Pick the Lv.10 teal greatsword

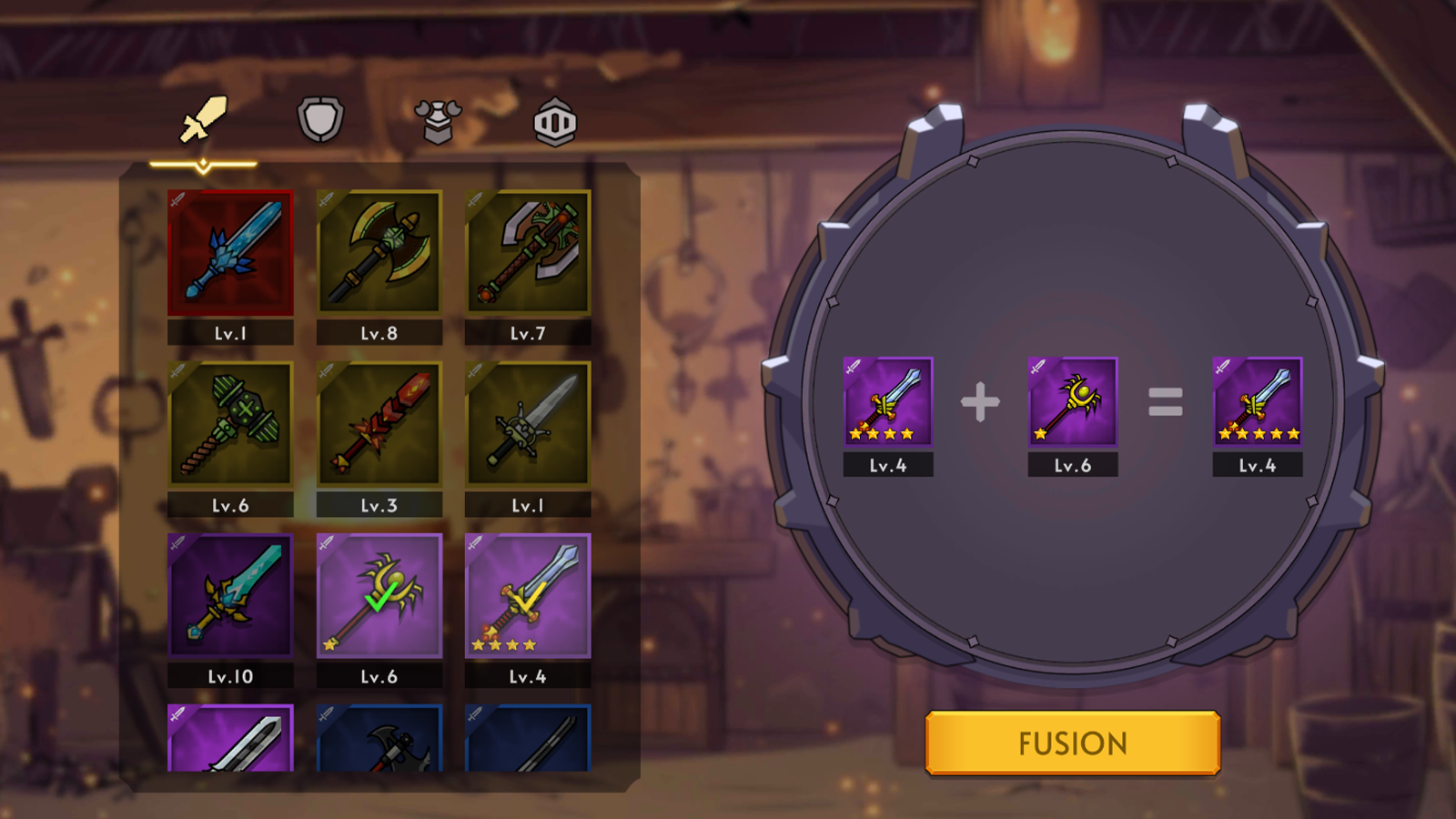pyautogui.click(x=230, y=596)
